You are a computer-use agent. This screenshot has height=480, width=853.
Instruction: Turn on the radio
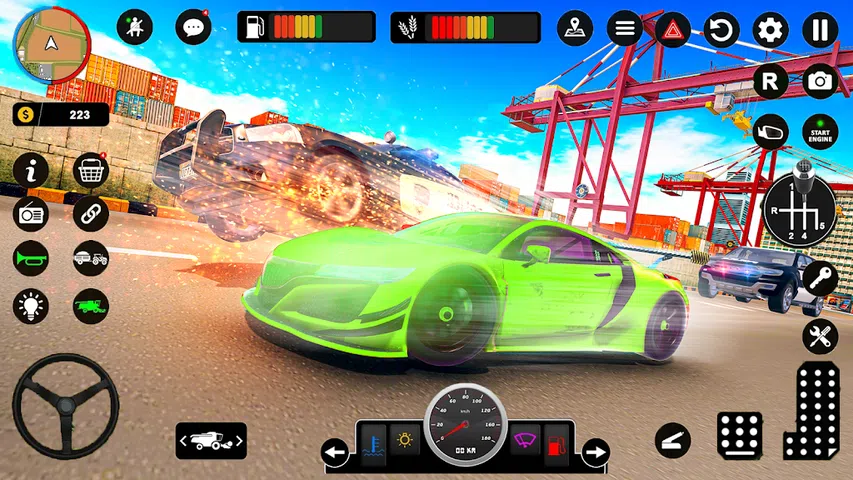coord(31,213)
